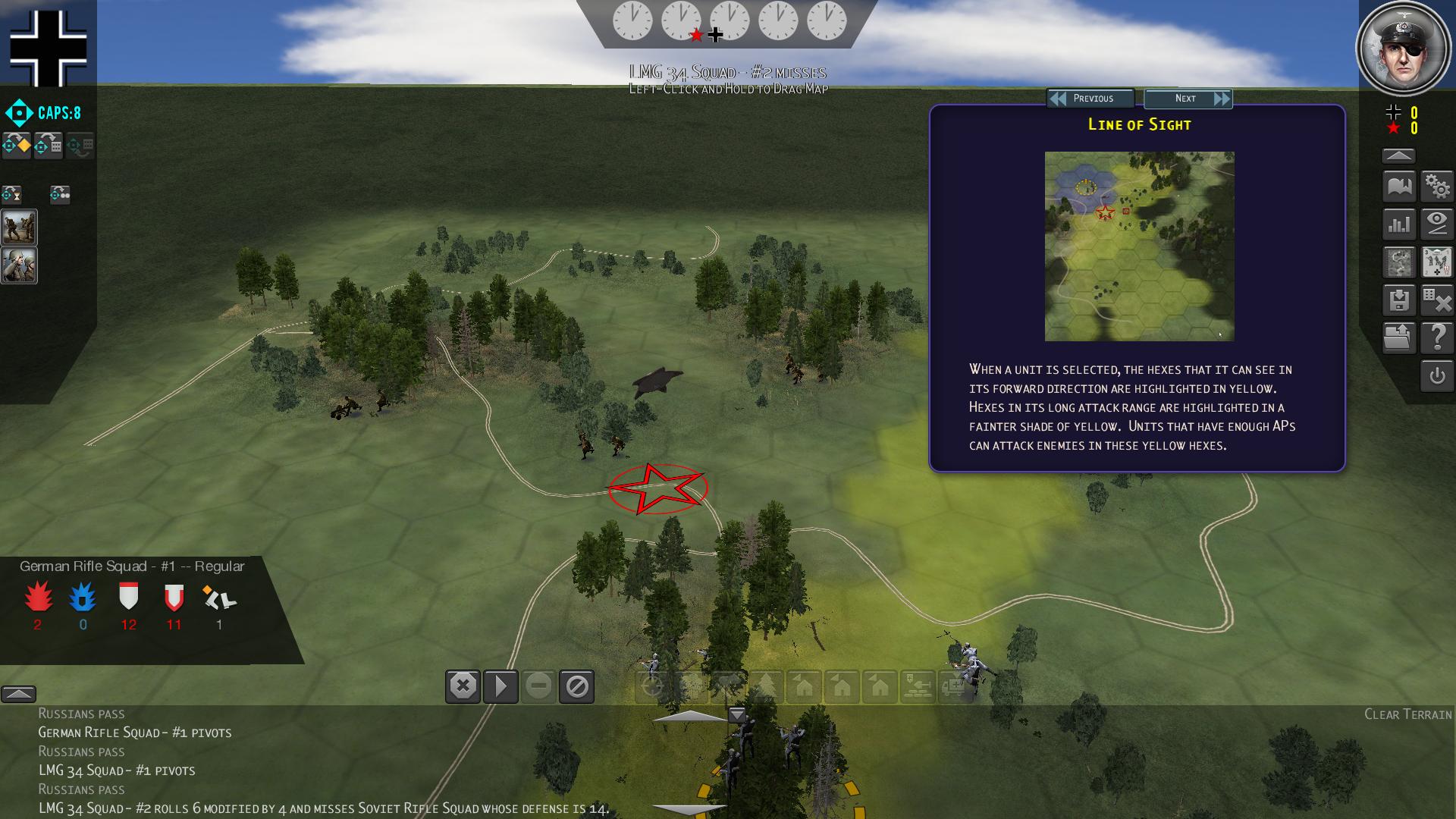This screenshot has width=1456, height=819.
Task: Select the marching soldiers unit portrait
Action: 19,227
